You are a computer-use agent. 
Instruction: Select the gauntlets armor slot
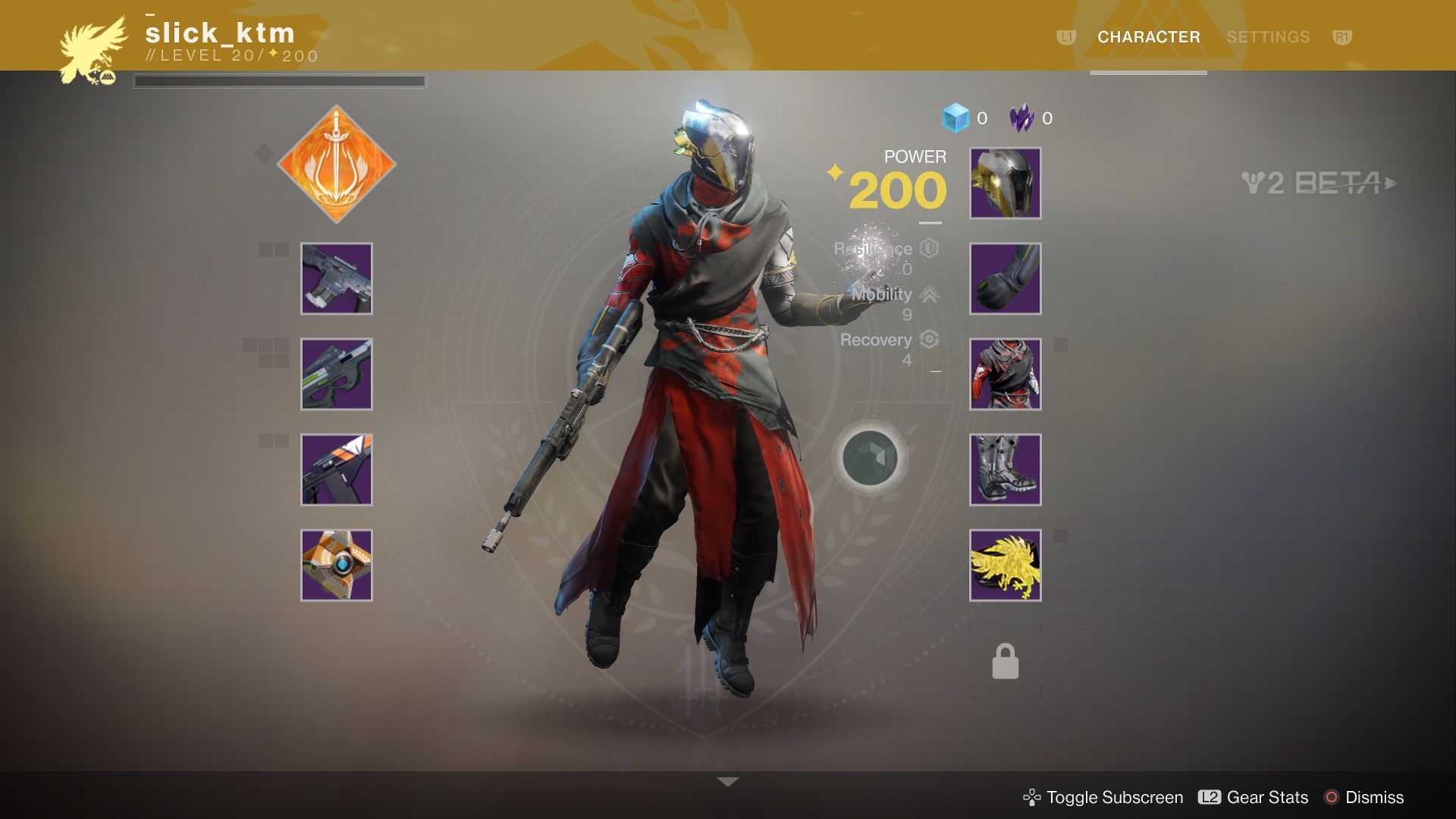(1005, 279)
